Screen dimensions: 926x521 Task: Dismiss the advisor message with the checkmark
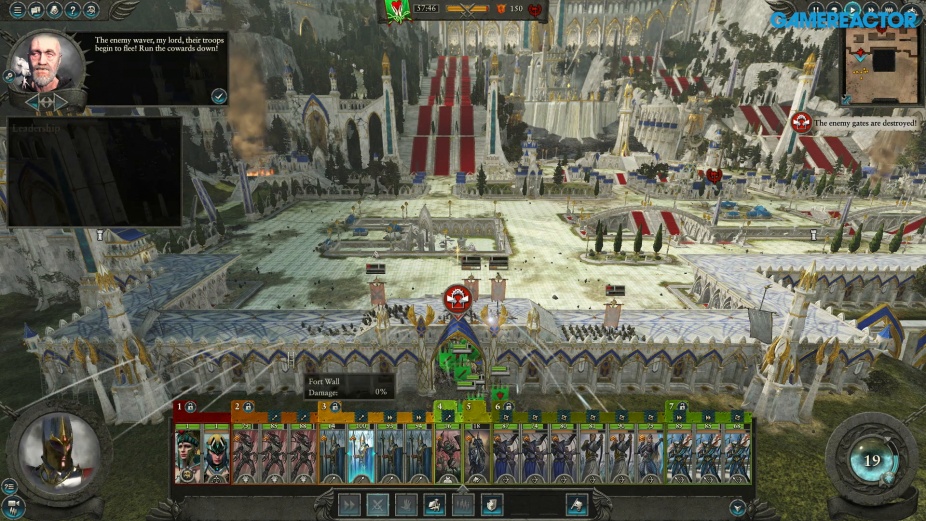click(218, 96)
